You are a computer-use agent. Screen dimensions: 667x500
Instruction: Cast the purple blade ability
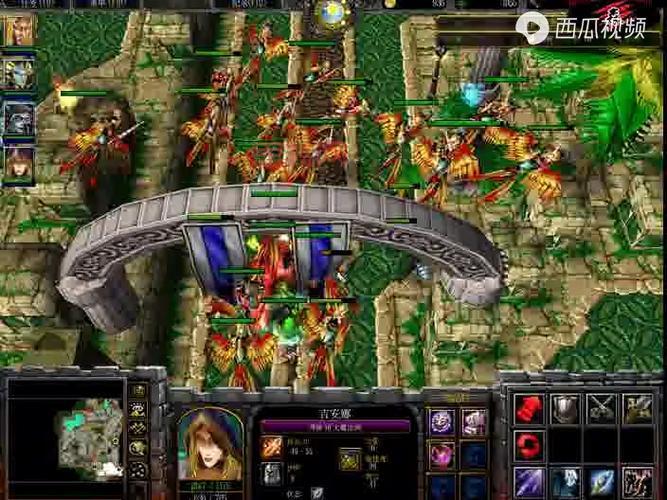click(x=529, y=481)
